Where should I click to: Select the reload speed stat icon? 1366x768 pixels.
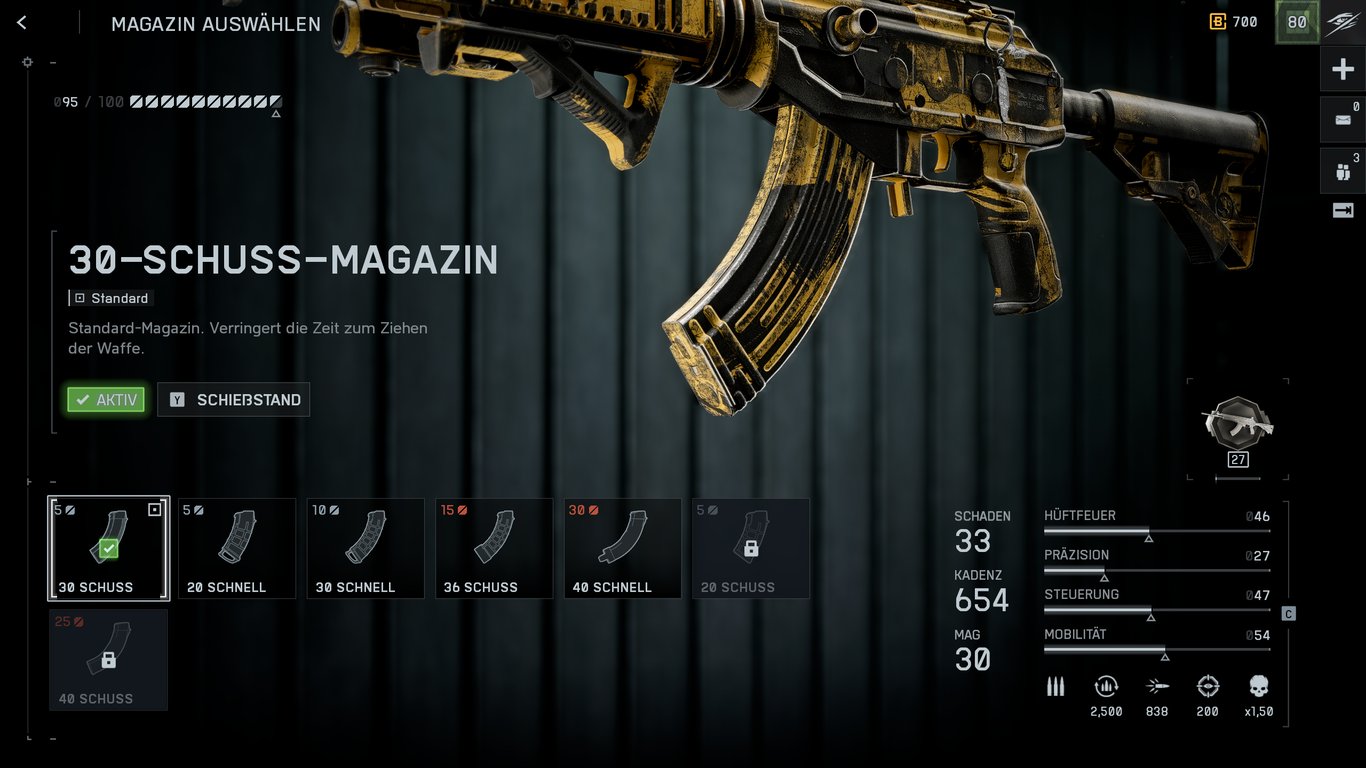(1106, 686)
